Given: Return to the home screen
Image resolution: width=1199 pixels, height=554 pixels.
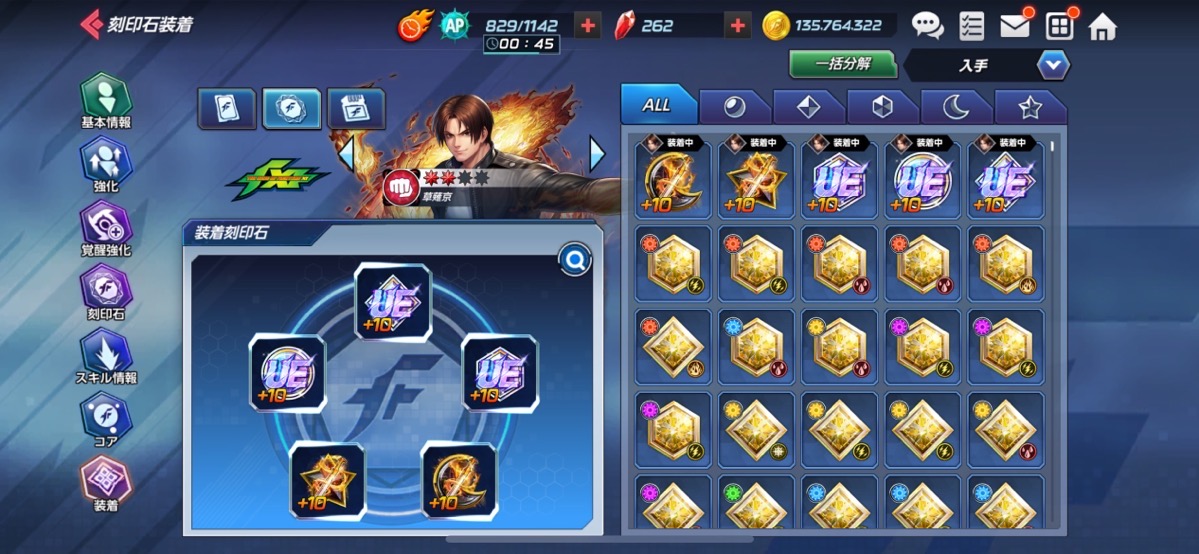Looking at the screenshot, I should (x=1102, y=26).
